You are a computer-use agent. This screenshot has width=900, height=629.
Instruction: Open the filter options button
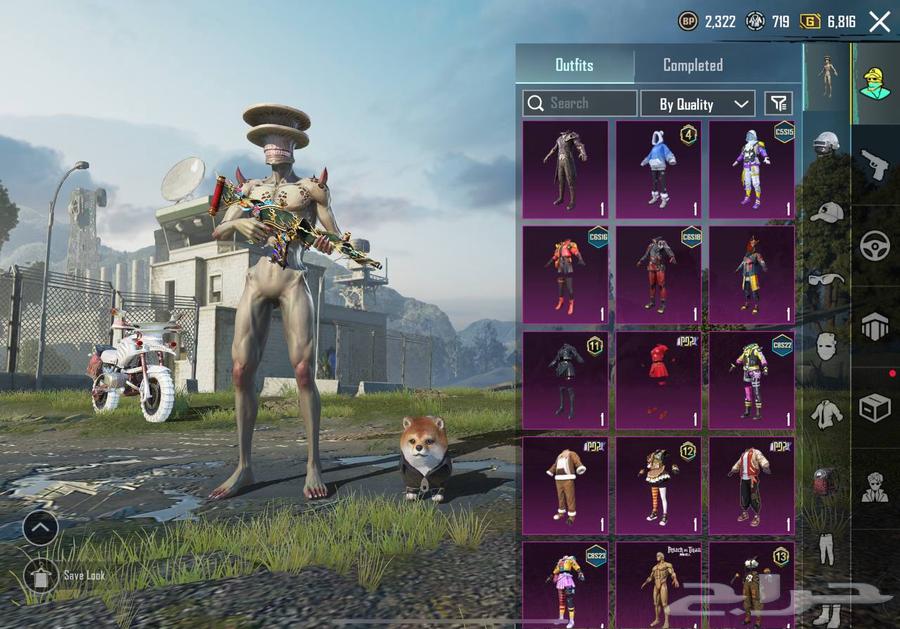(778, 103)
